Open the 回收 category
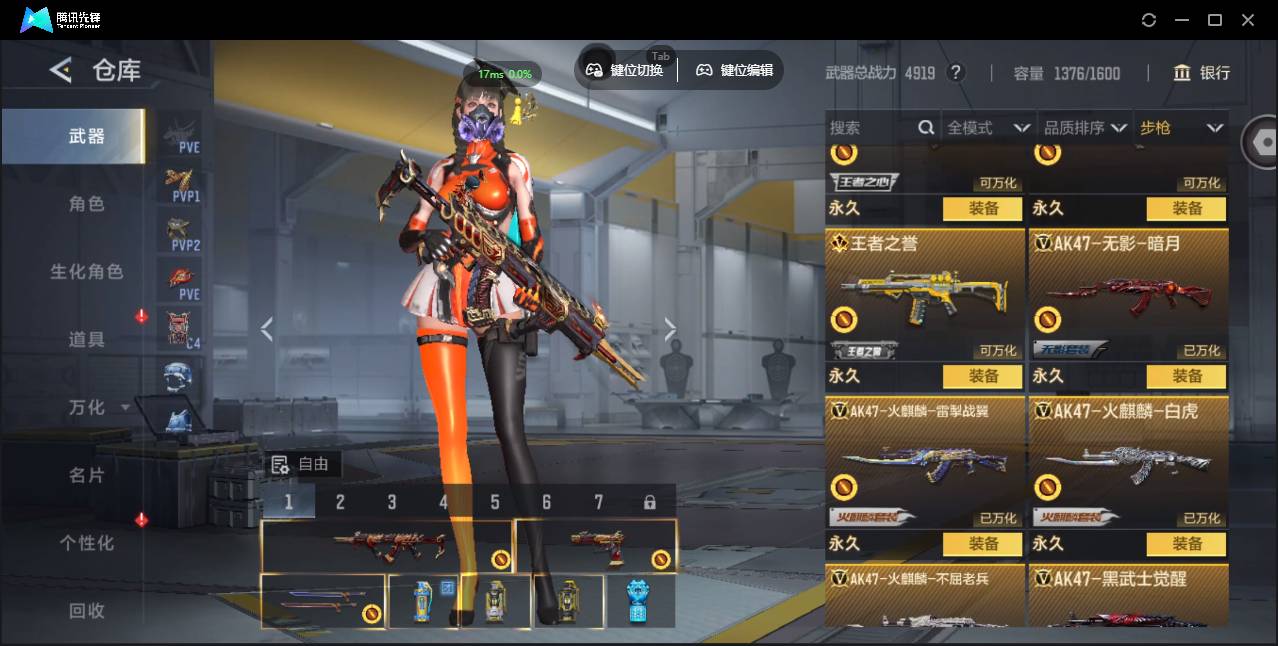 click(x=86, y=611)
